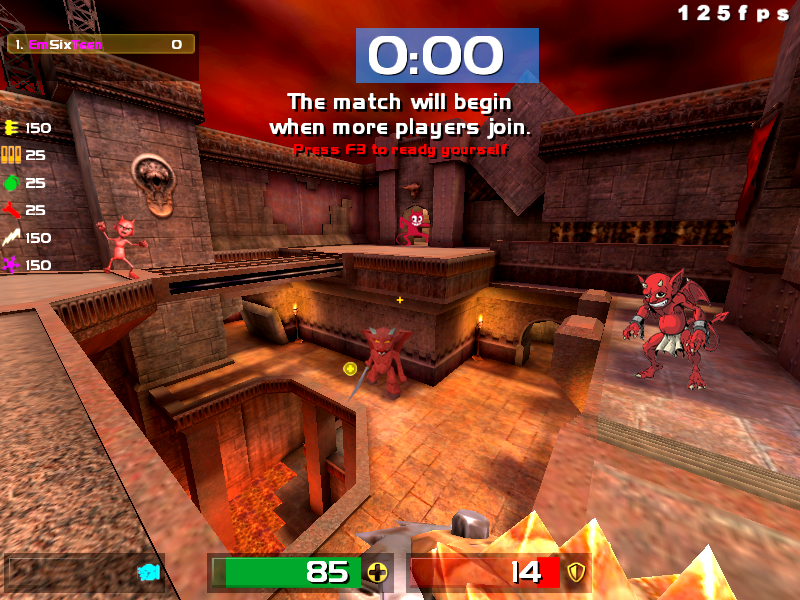The image size is (800, 600).
Task: Select the yellow machinegun bullets ammo icon
Action: point(12,127)
